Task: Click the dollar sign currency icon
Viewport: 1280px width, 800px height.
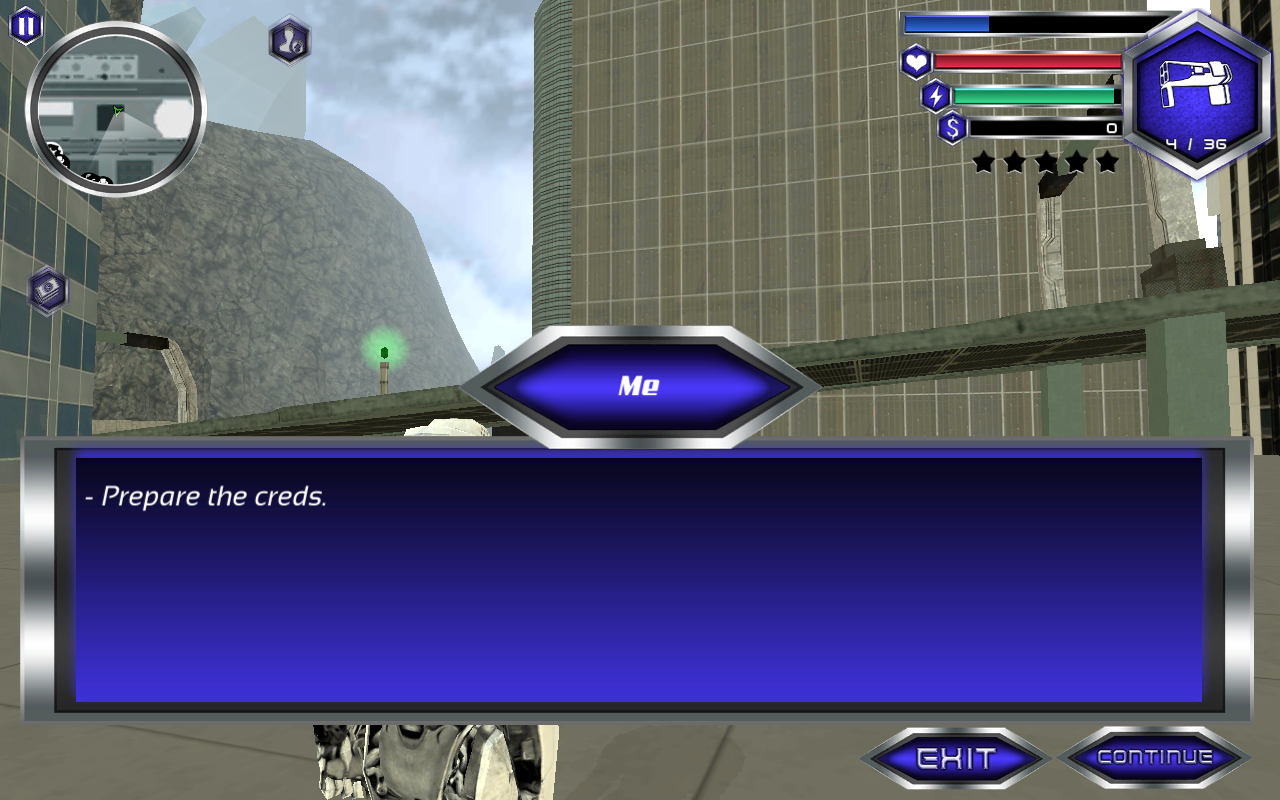Action: click(x=952, y=128)
